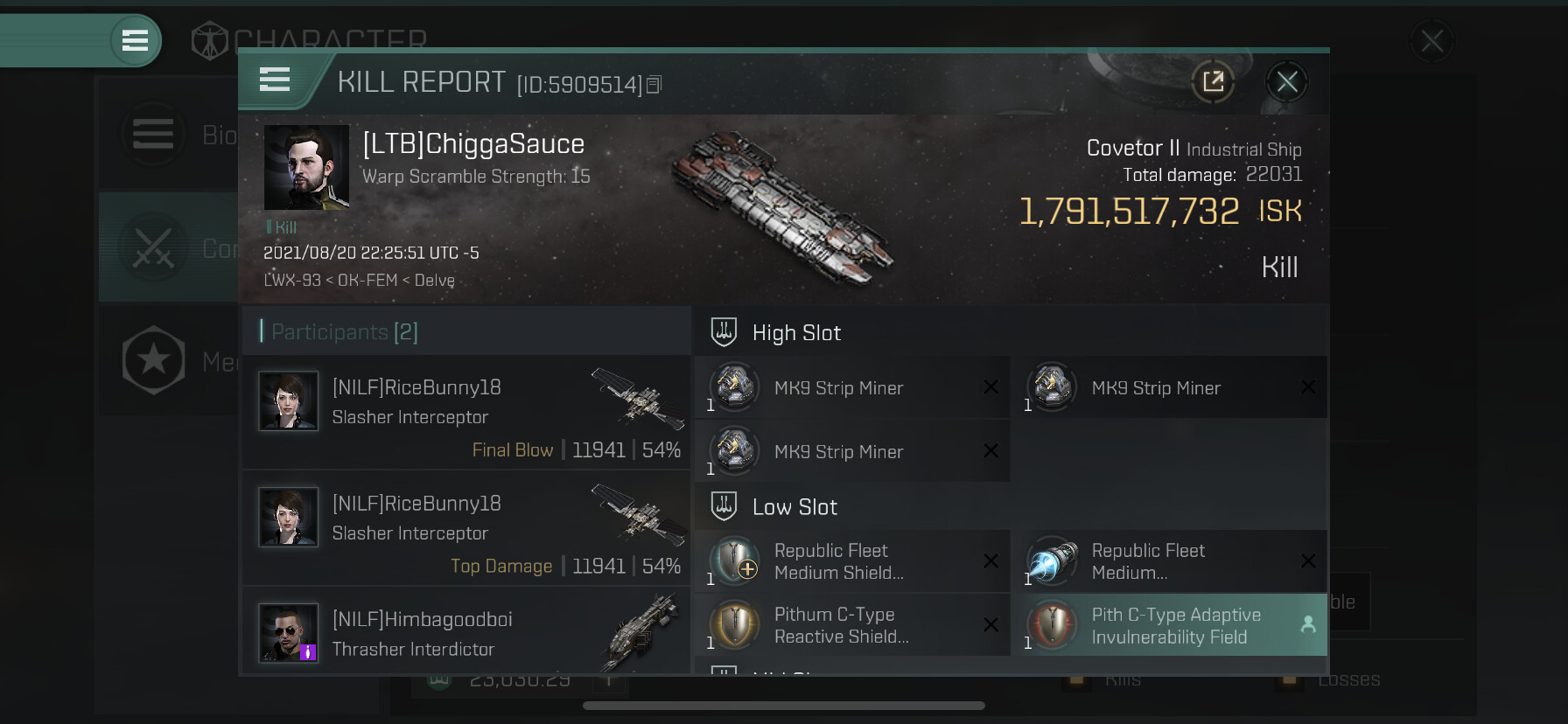View ChiggaSauce's character portrait
Screen dimensions: 1568x724
(x=306, y=167)
